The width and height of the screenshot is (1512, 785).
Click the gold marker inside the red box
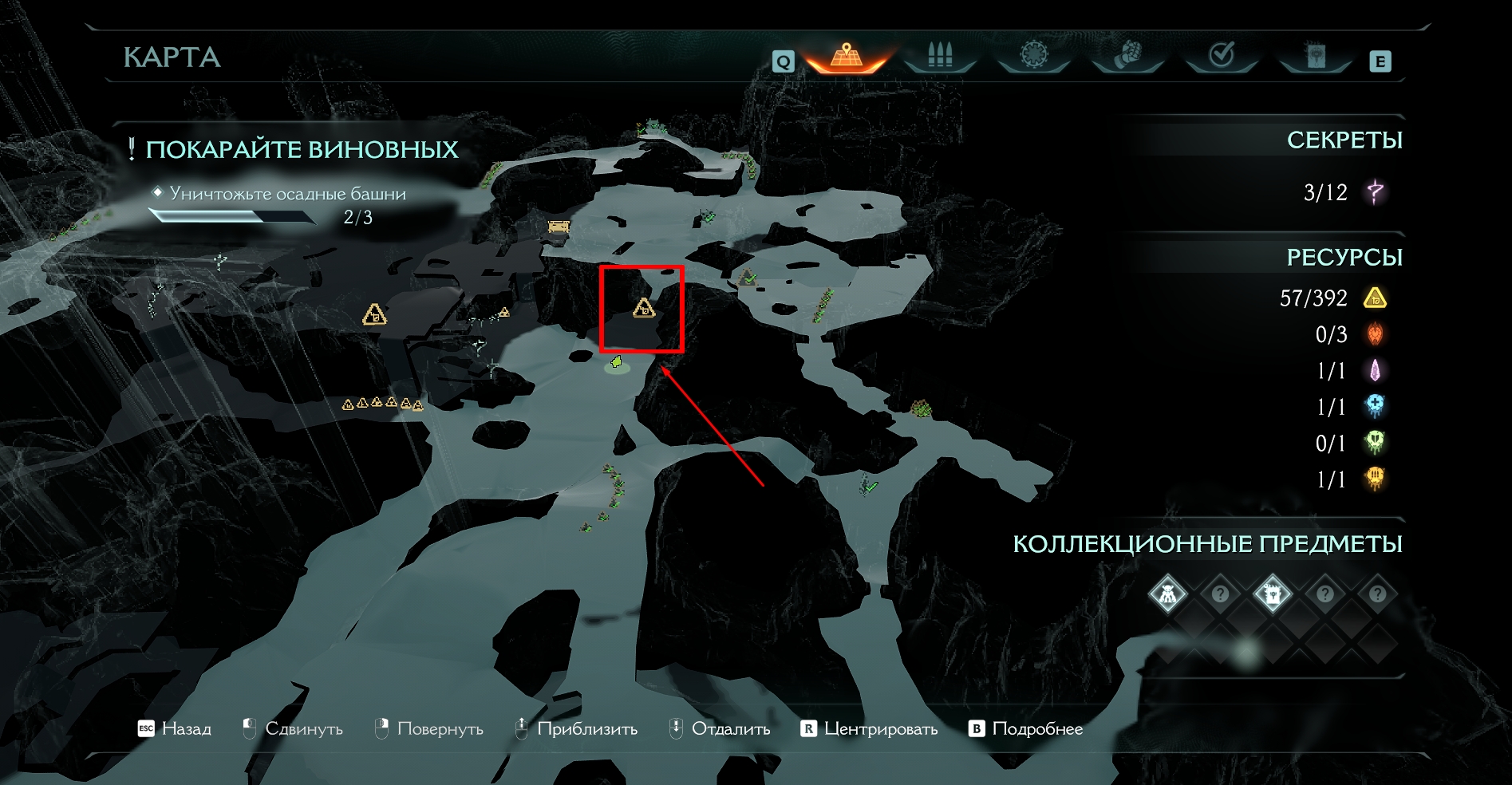(x=644, y=308)
